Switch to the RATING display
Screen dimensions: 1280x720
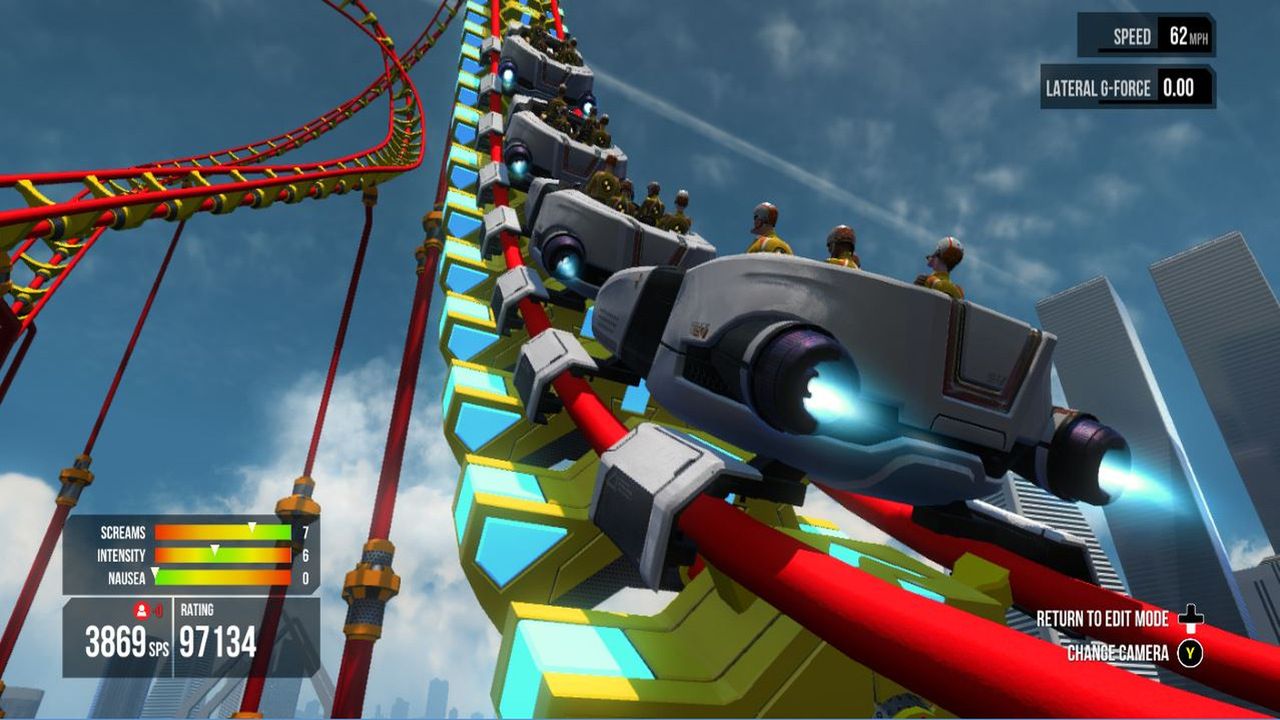click(197, 608)
